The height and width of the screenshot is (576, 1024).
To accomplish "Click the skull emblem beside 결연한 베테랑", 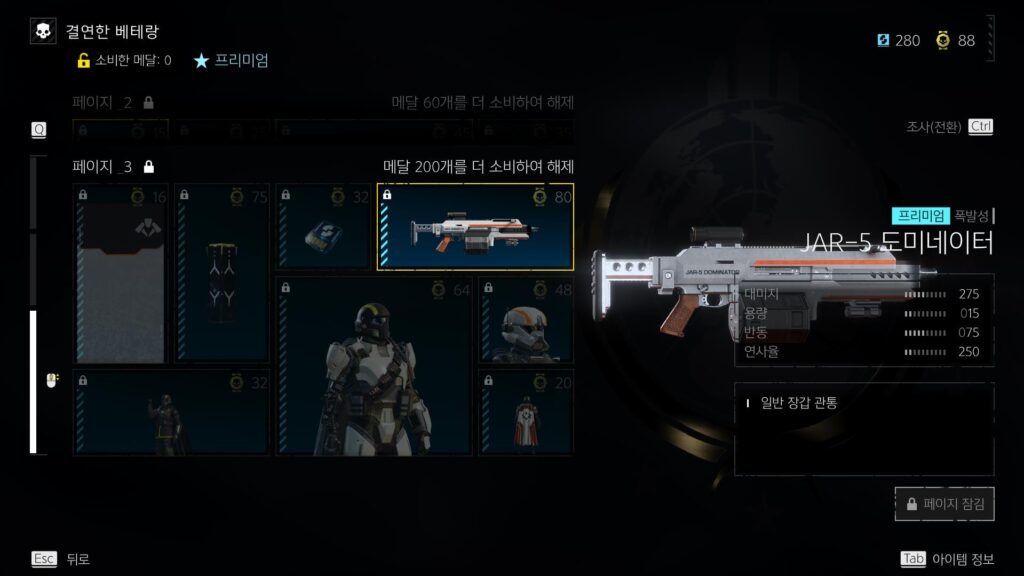I will (x=43, y=32).
